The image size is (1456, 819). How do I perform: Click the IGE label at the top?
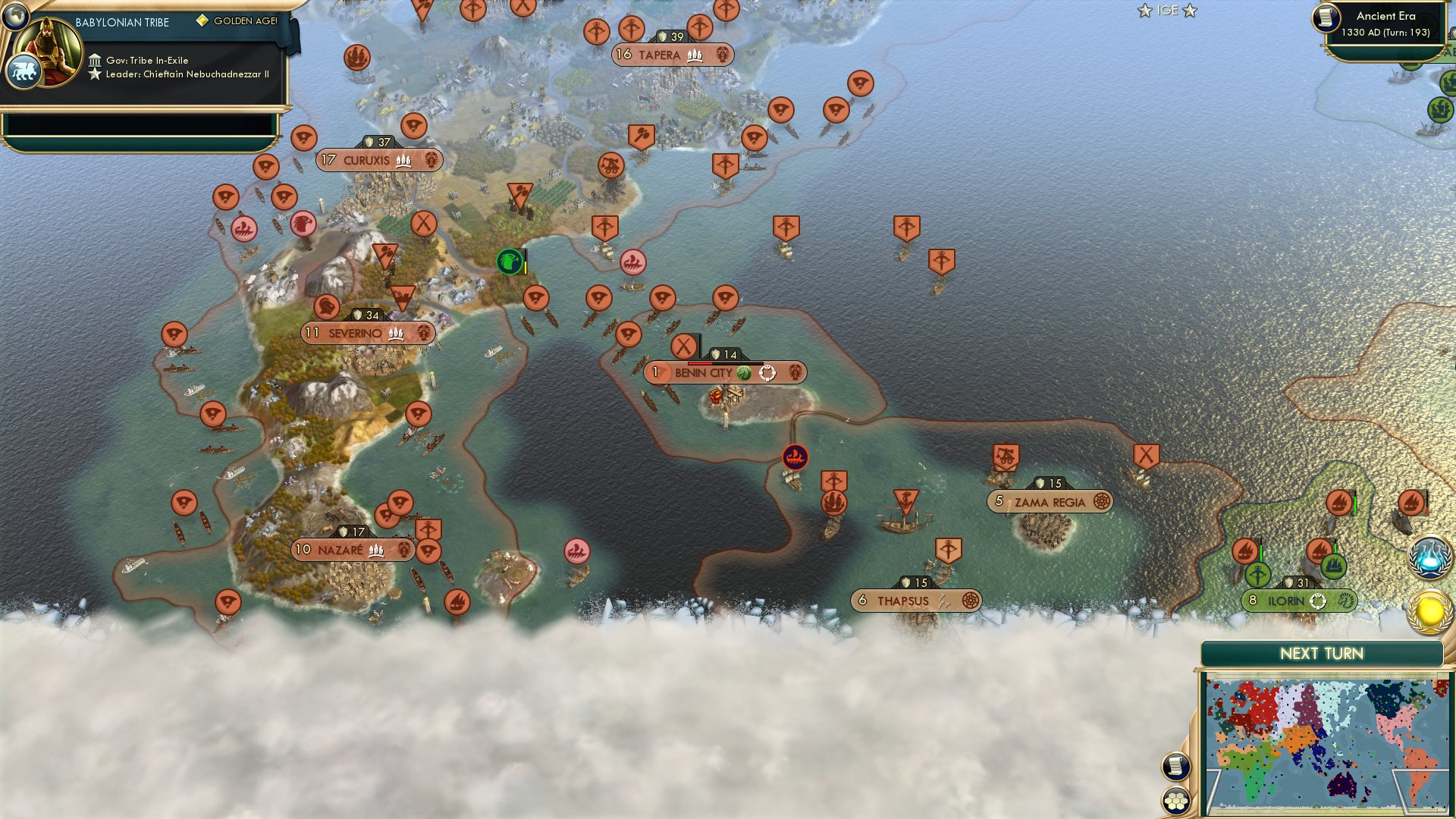click(1167, 11)
